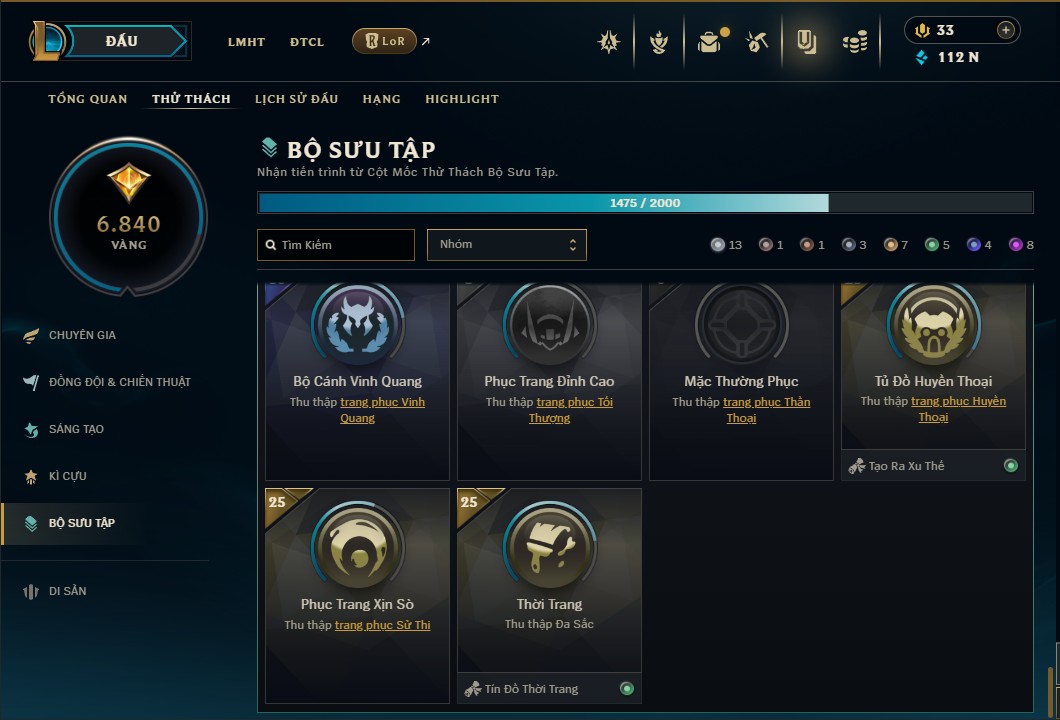Switch to the ĐTCL game tab
The height and width of the screenshot is (720, 1060).
click(x=307, y=42)
